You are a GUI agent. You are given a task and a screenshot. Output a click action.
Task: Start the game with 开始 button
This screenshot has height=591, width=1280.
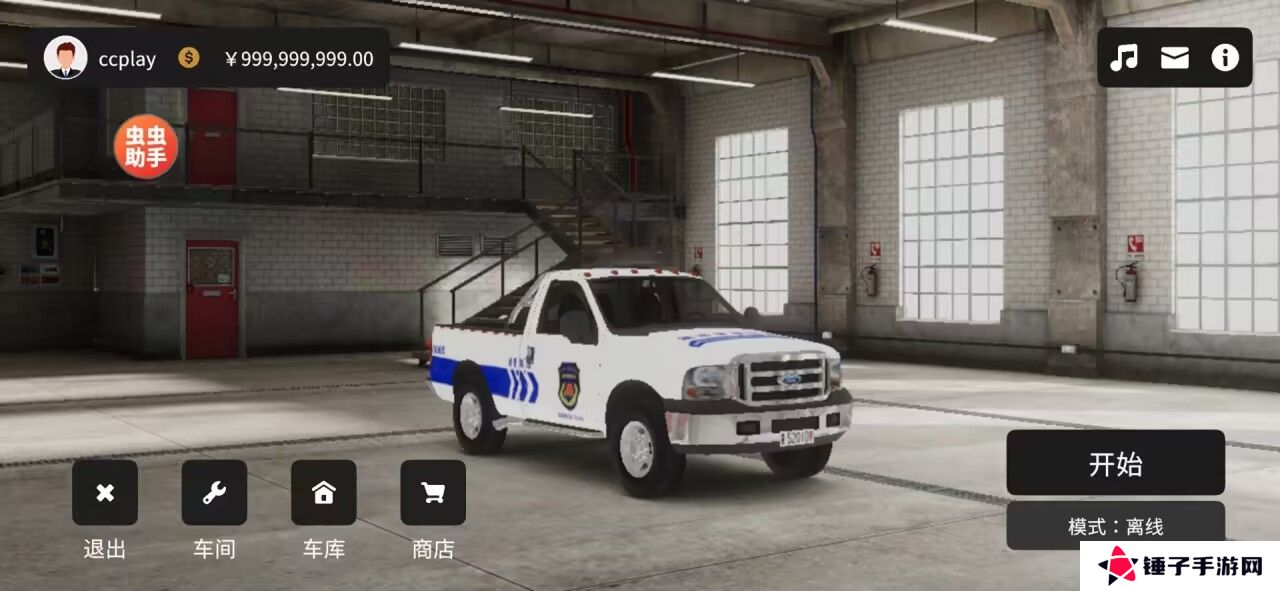[1115, 463]
